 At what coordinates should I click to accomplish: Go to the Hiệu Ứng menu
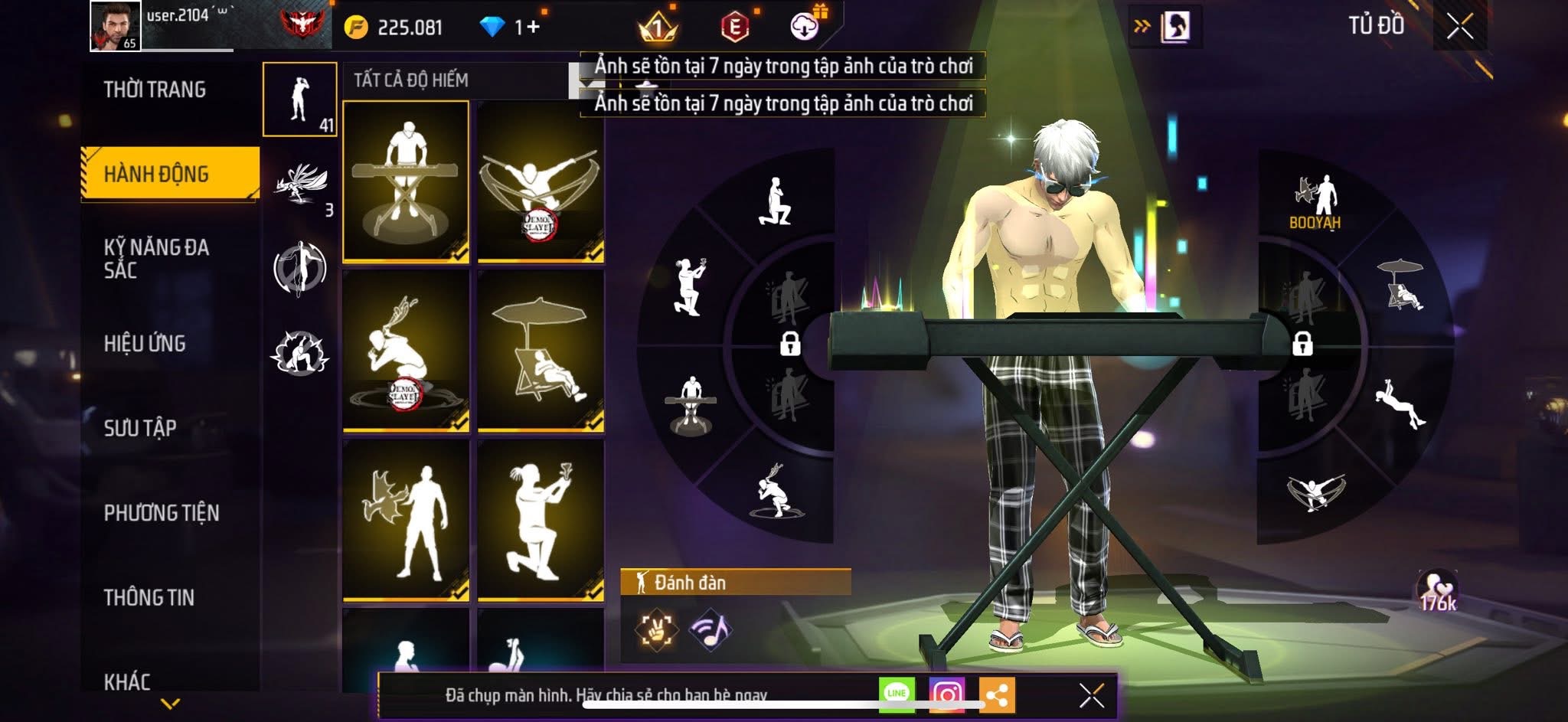point(145,343)
